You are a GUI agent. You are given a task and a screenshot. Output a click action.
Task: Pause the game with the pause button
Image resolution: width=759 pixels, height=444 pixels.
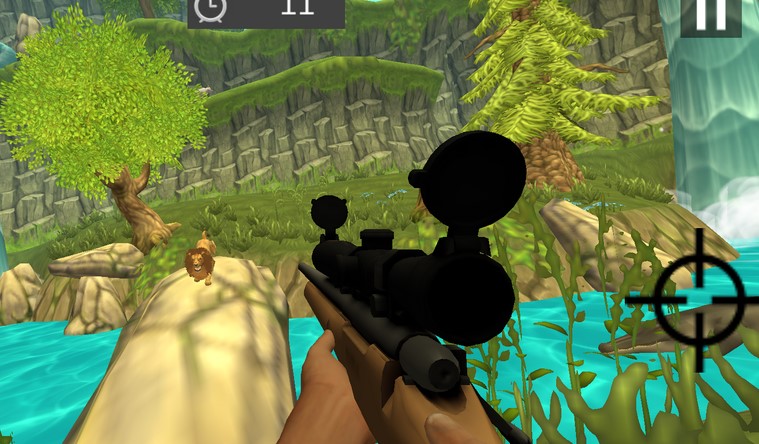click(x=711, y=15)
